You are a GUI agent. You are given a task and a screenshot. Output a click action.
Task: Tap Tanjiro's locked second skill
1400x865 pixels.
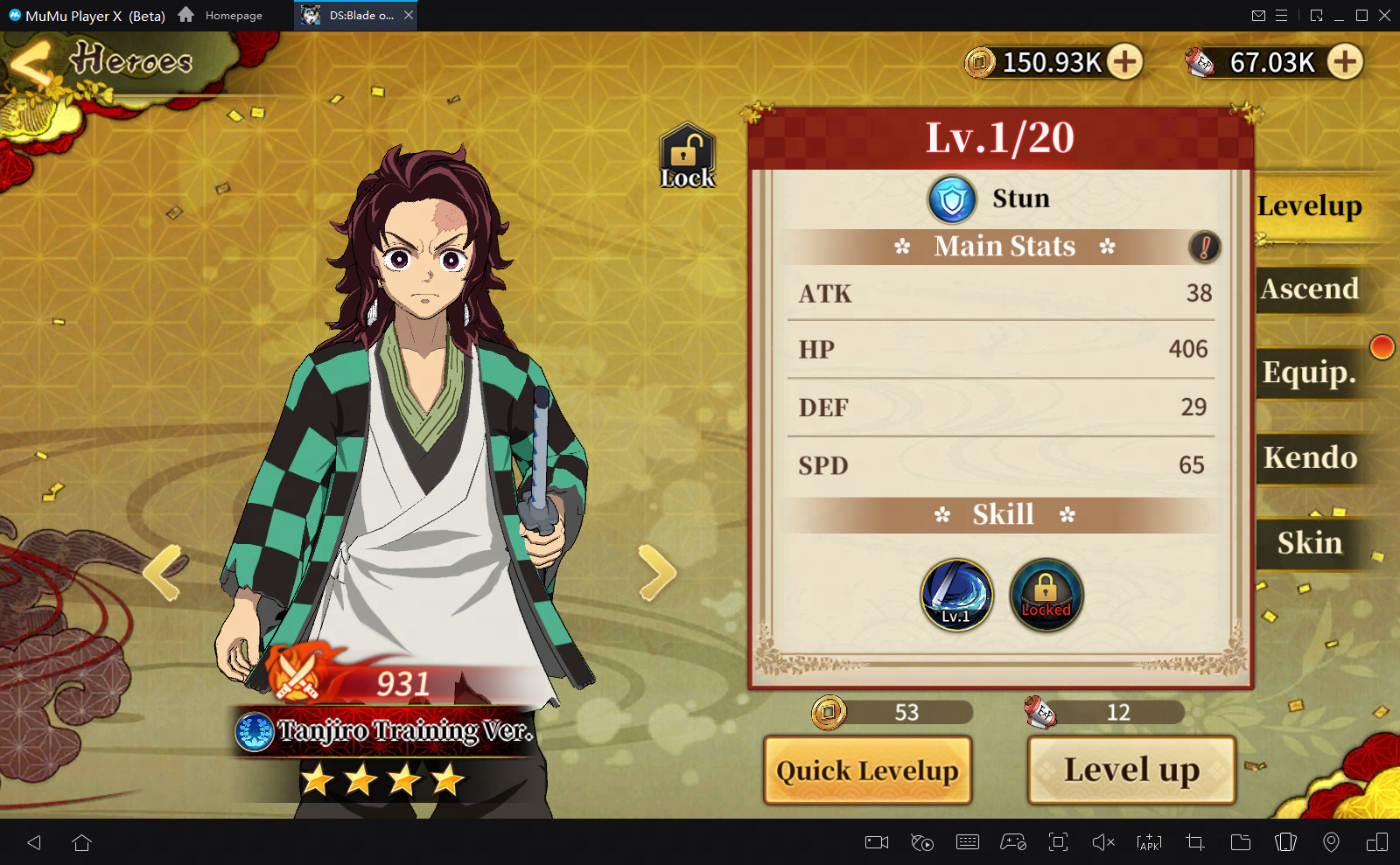tap(1046, 595)
